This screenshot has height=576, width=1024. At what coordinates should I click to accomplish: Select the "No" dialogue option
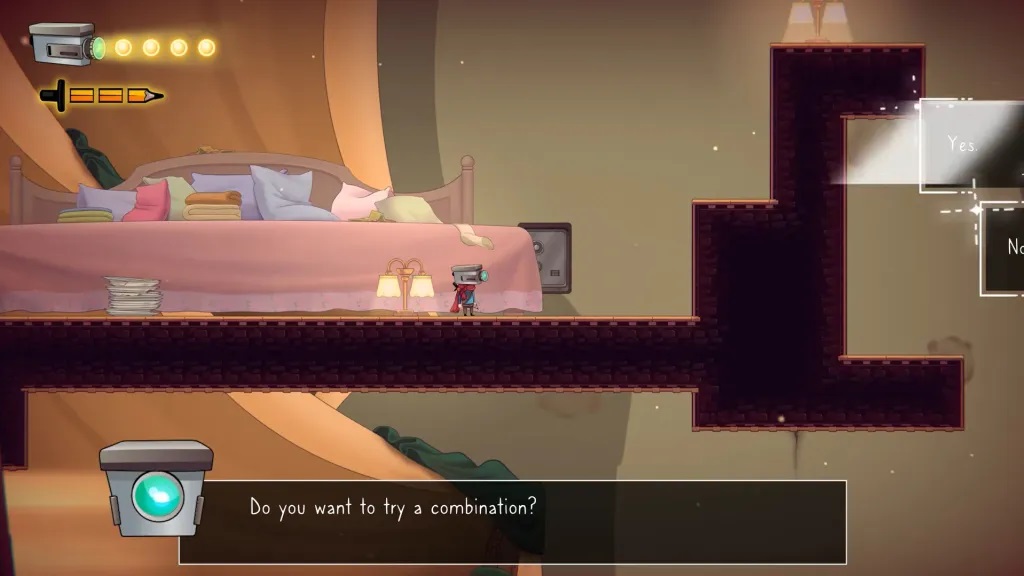(x=1008, y=248)
